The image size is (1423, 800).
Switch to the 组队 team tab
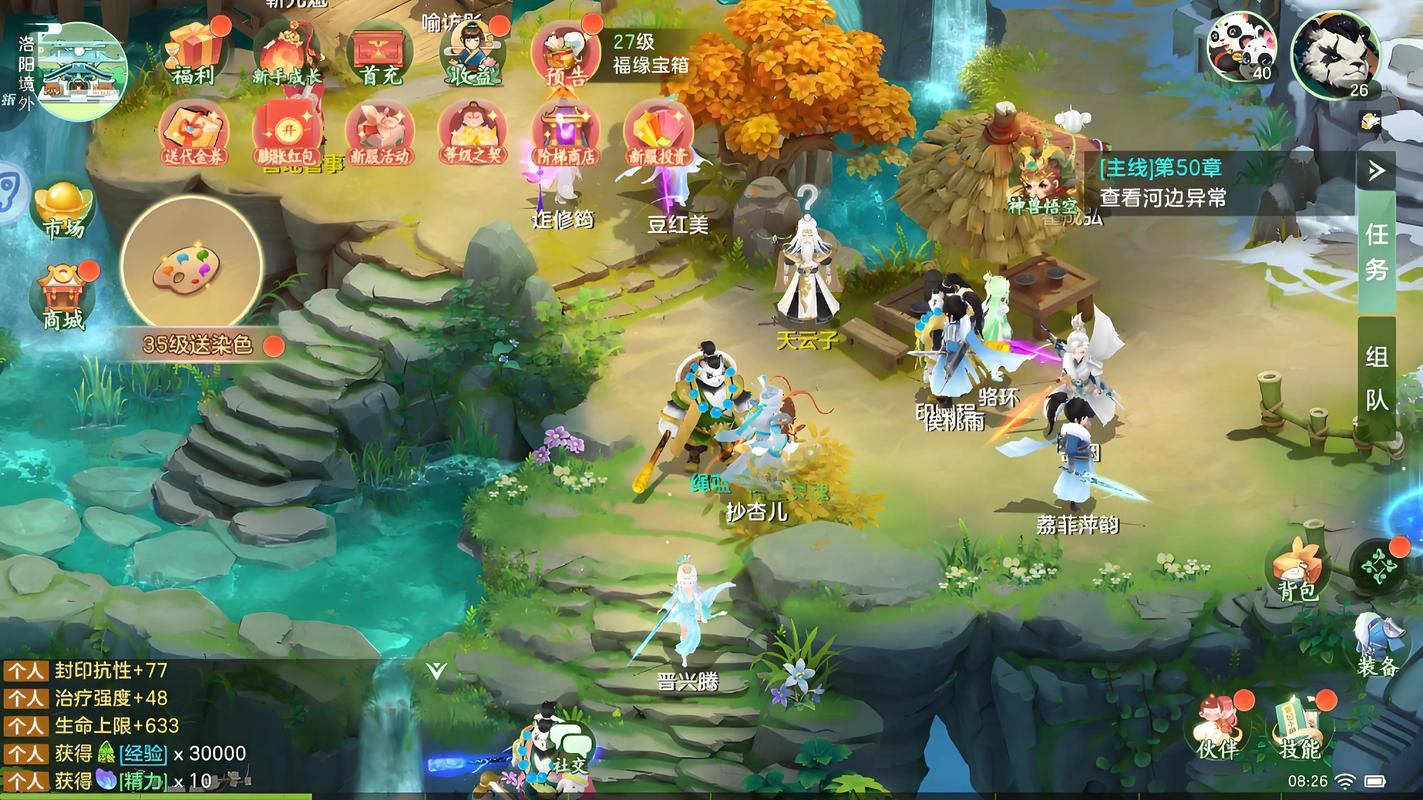[1376, 378]
